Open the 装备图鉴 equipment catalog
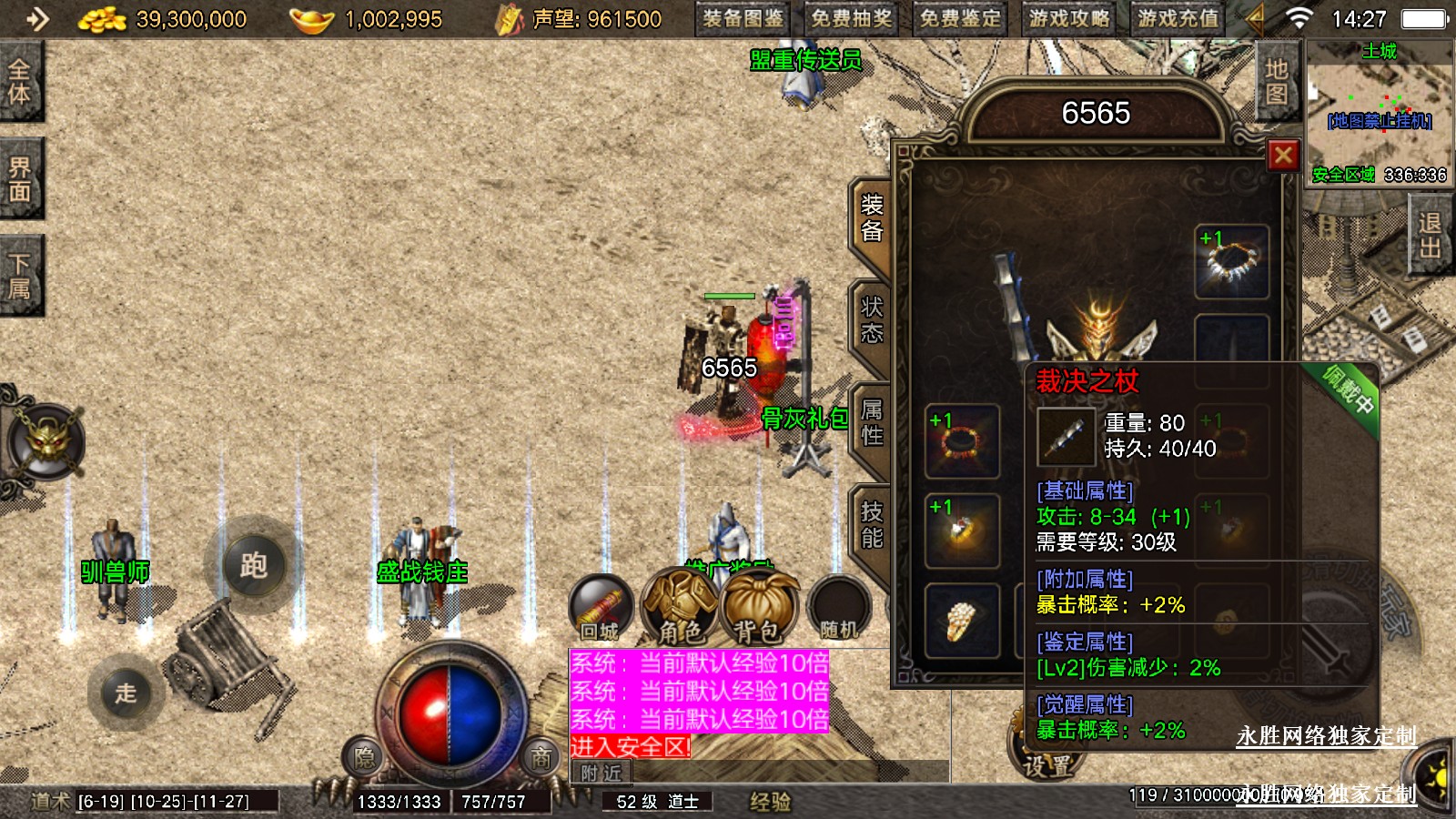This screenshot has height=819, width=1456. tap(743, 18)
